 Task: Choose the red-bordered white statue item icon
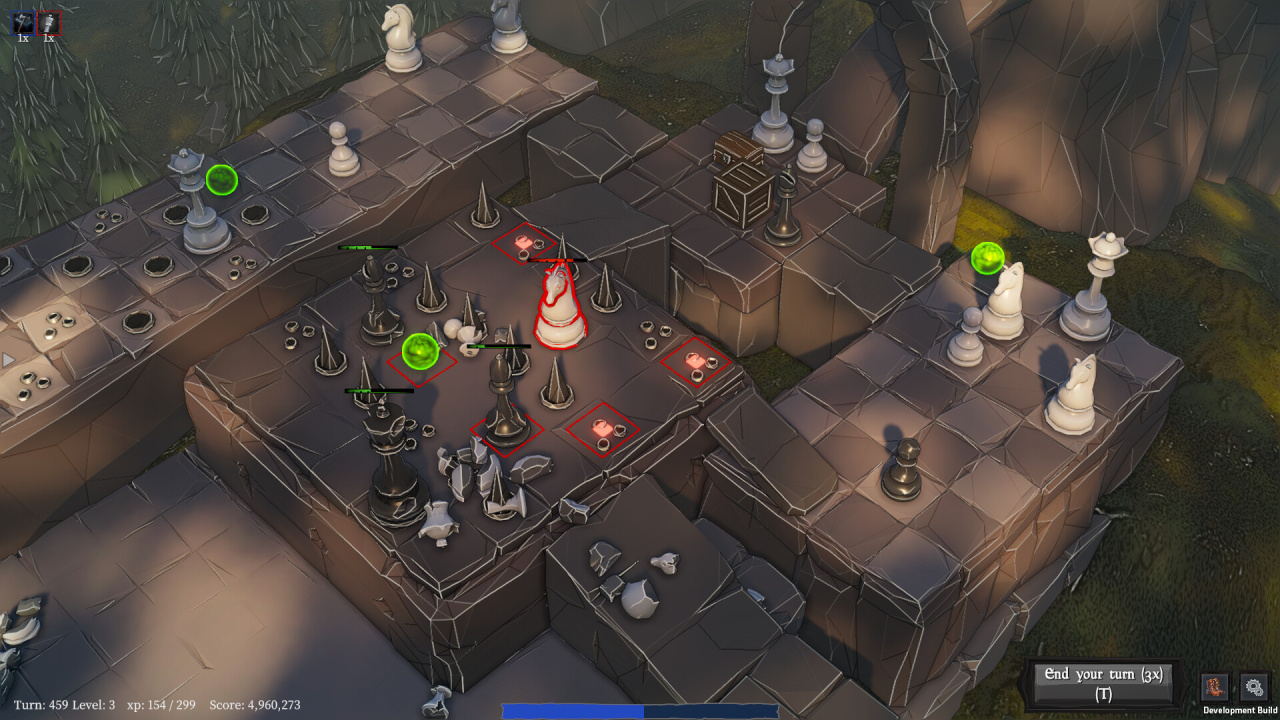(x=48, y=23)
